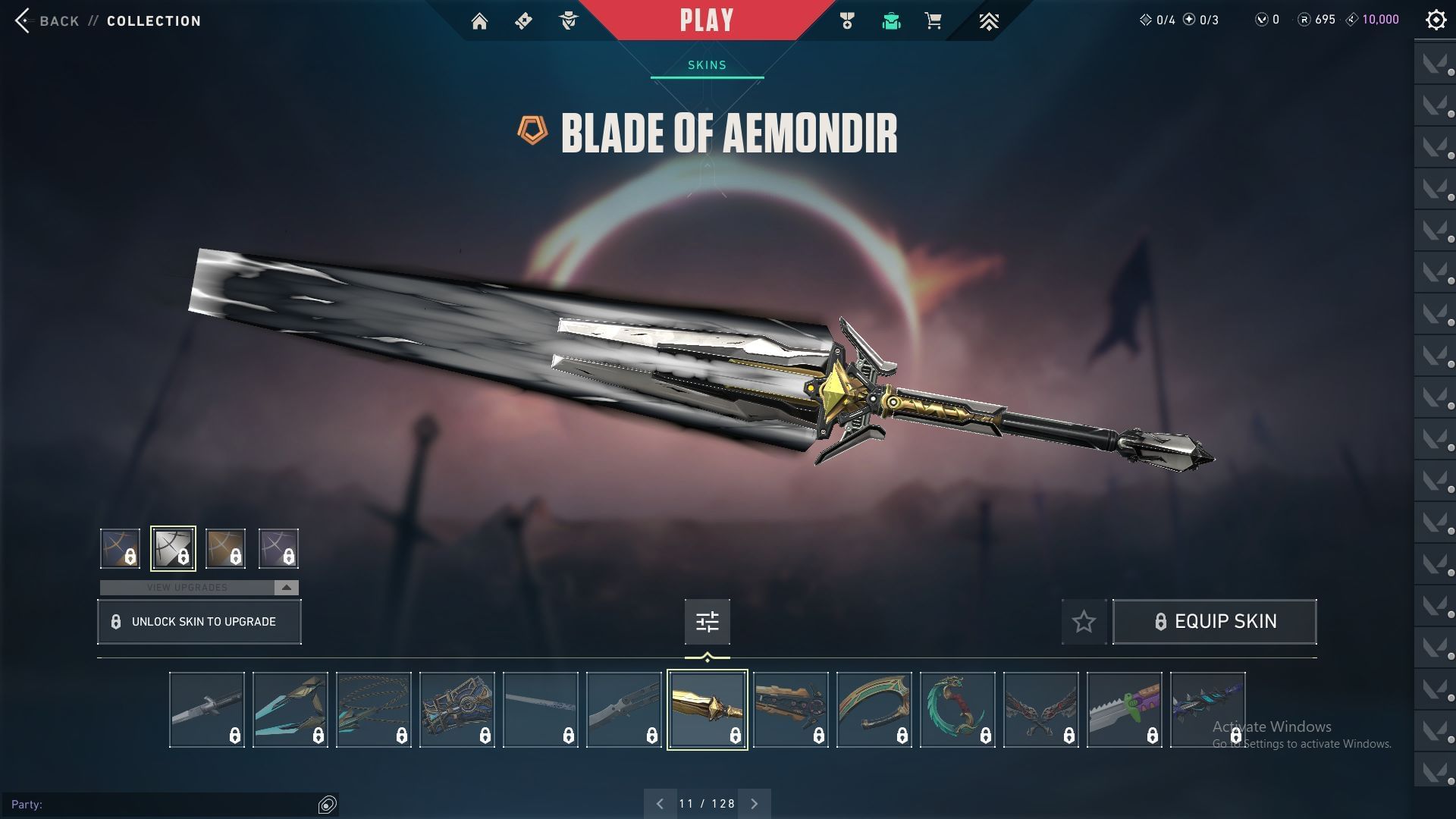Open the Home screen from the top bar
Screen dimensions: 1456x819
coord(480,20)
